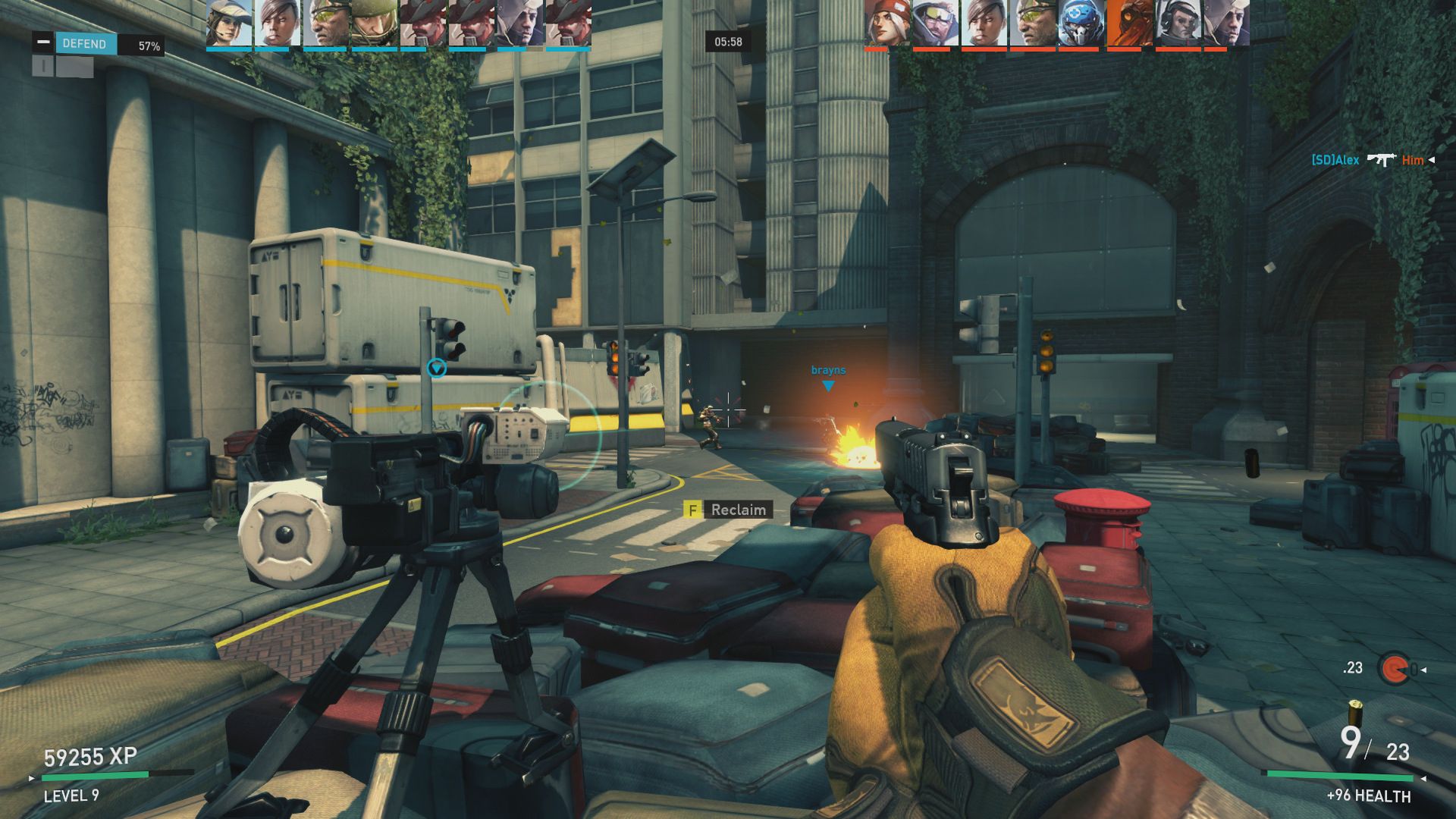Select the blue-team woman with cap portrait

tap(228, 24)
